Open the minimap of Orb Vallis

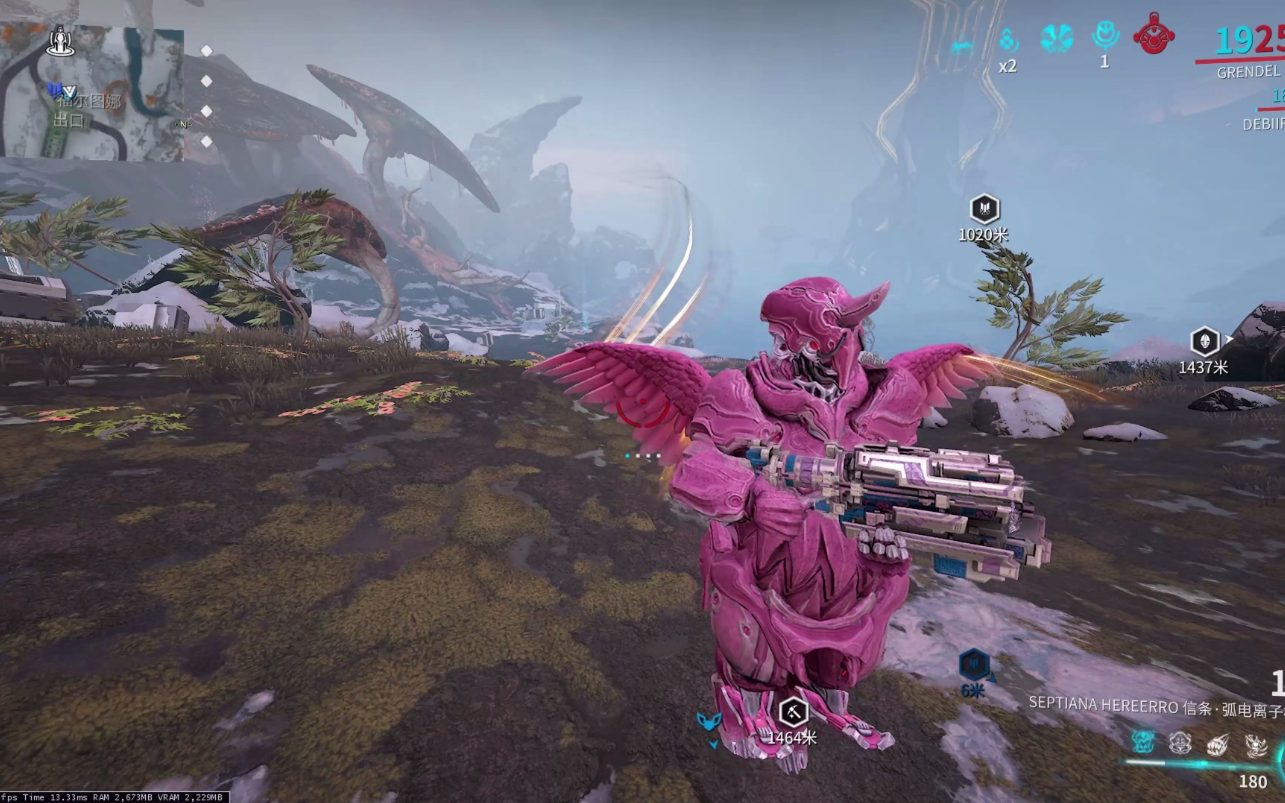click(91, 93)
